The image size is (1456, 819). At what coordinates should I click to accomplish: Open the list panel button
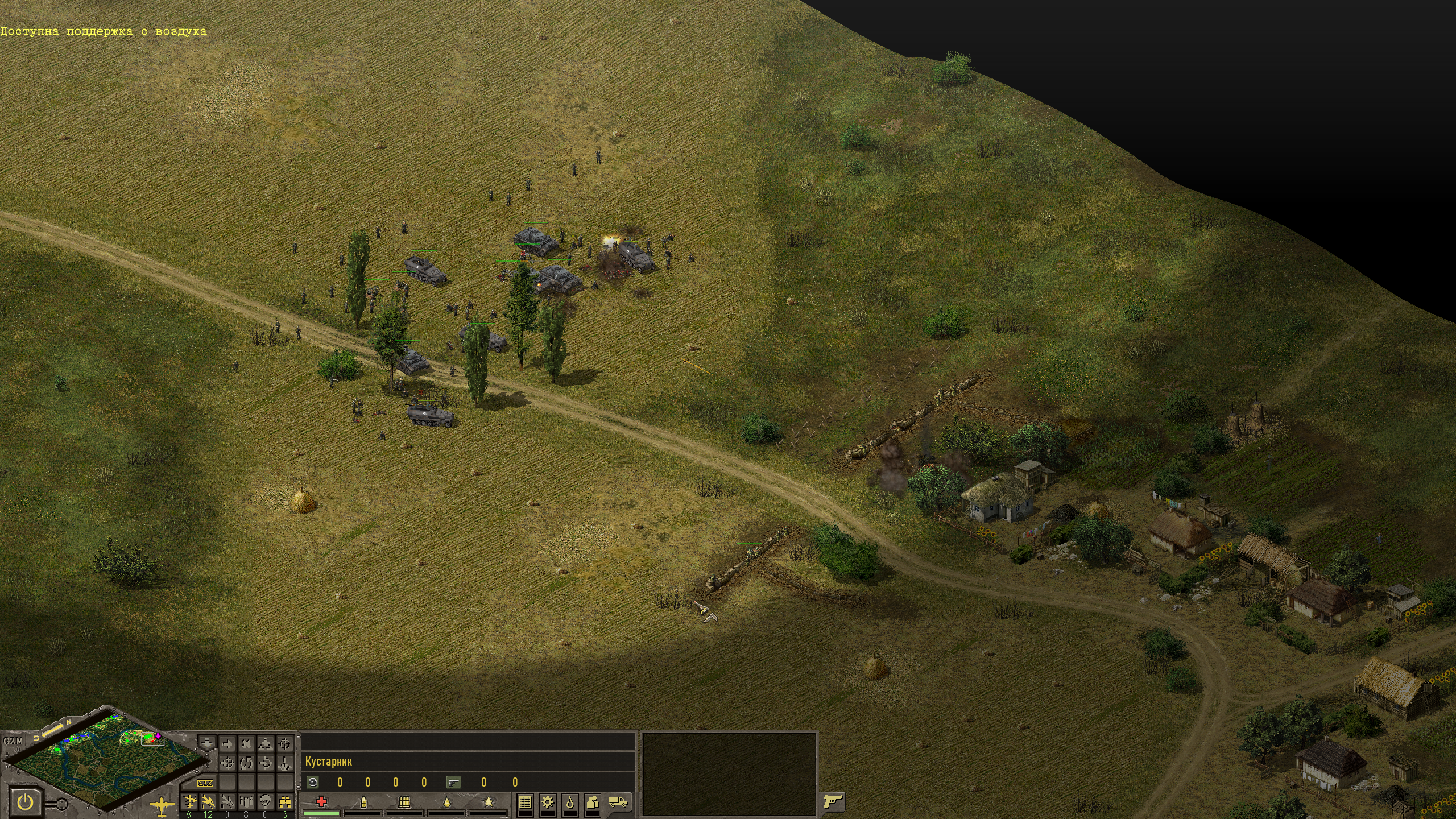point(525,803)
